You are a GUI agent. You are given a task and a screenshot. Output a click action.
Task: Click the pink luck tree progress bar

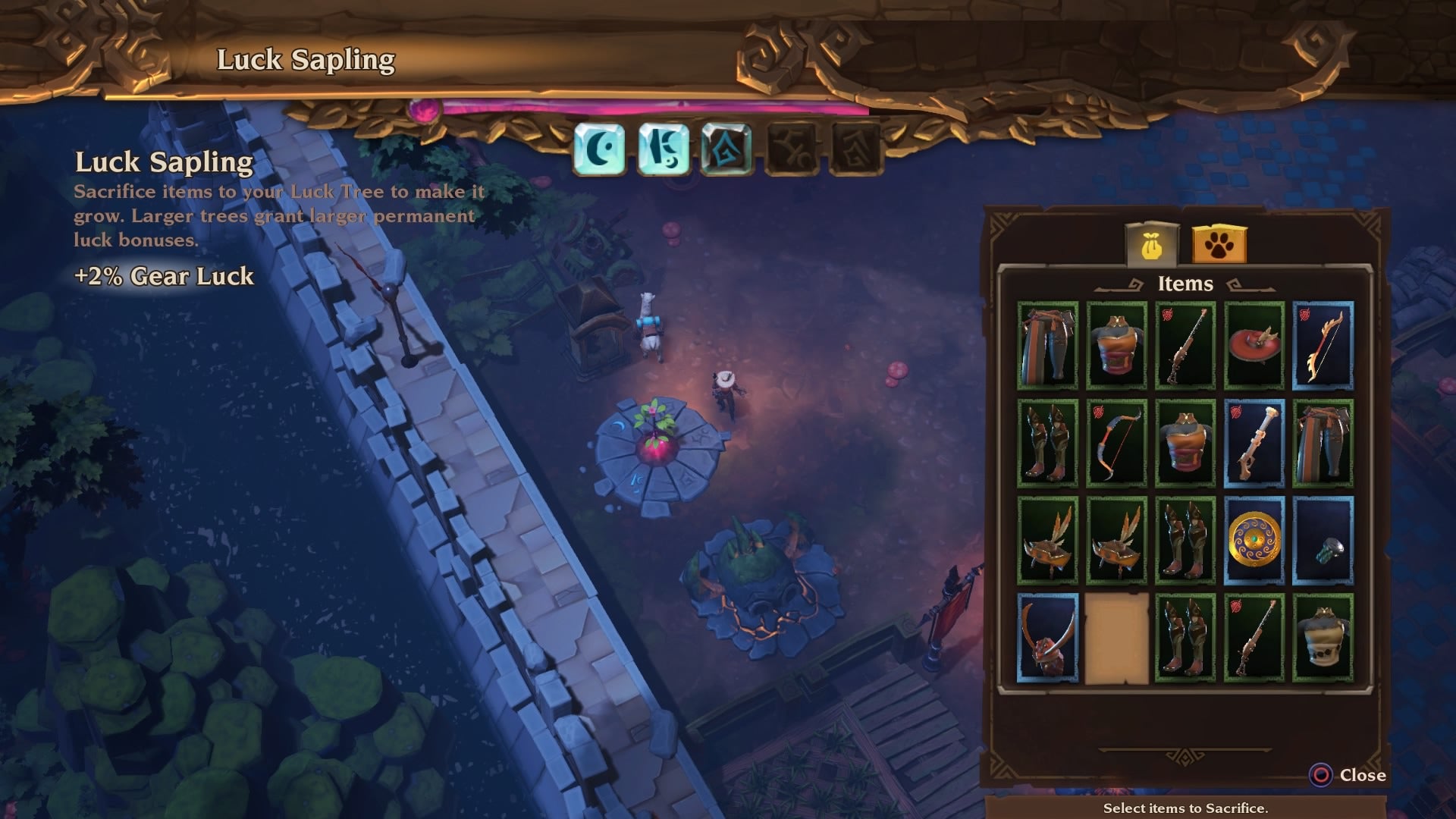[x=652, y=107]
